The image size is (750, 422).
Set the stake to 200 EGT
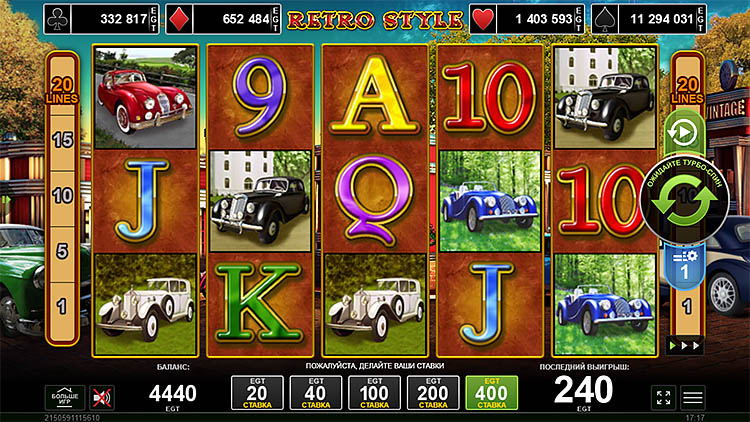tap(435, 394)
